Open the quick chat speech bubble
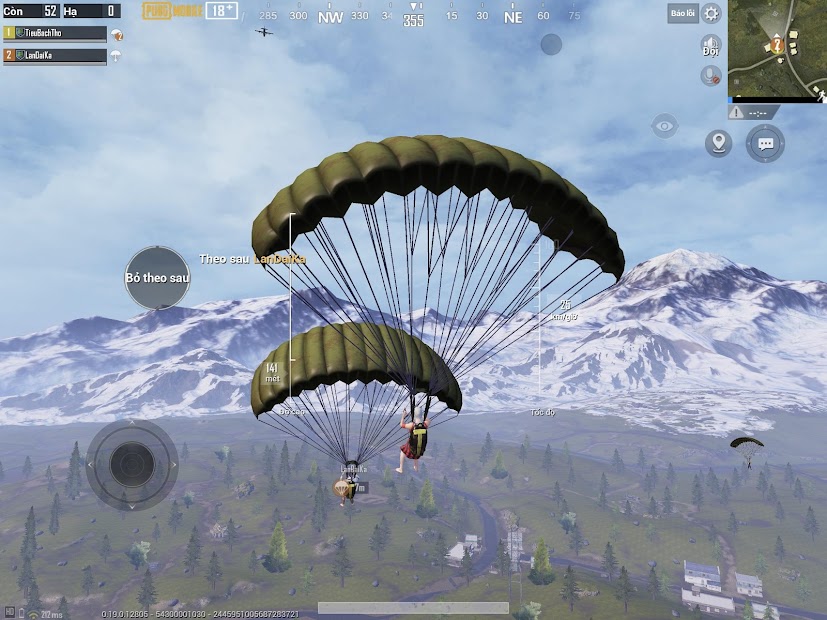This screenshot has width=827, height=620. point(766,143)
